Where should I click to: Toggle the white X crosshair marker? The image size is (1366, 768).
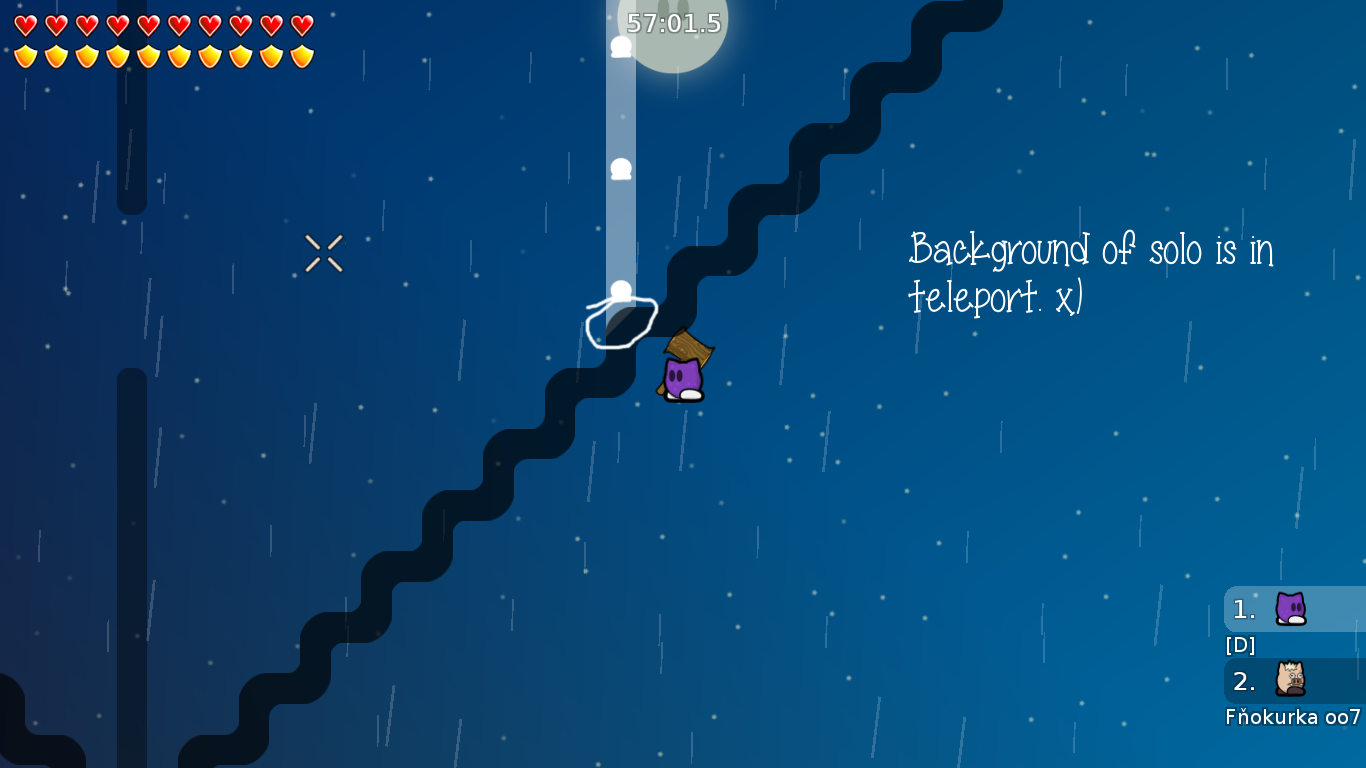pyautogui.click(x=324, y=251)
